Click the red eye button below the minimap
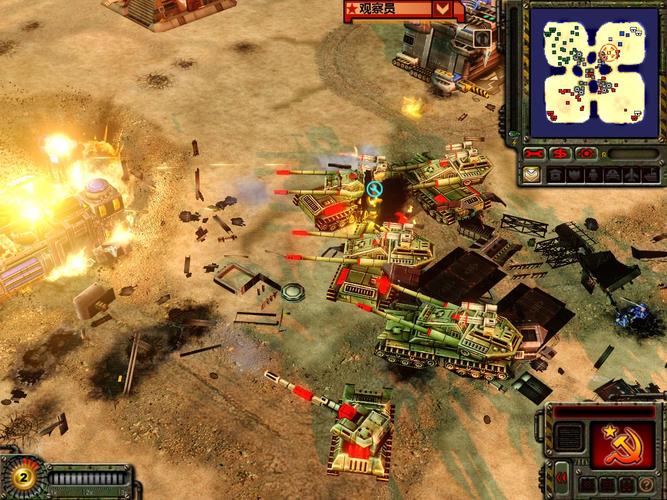This screenshot has height=500, width=667. coord(587,154)
